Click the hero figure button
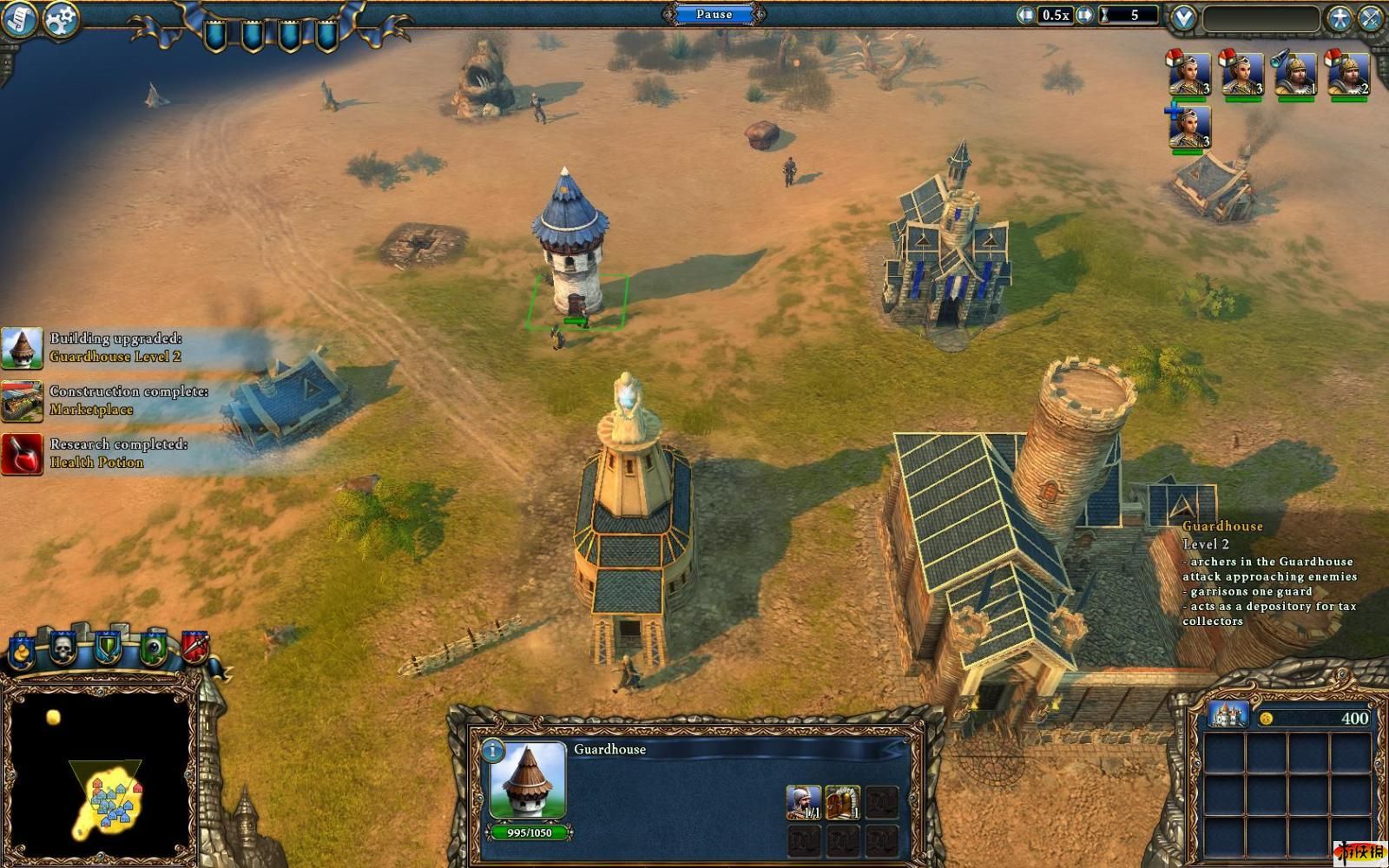Viewport: 1389px width, 868px height. pos(1340,18)
